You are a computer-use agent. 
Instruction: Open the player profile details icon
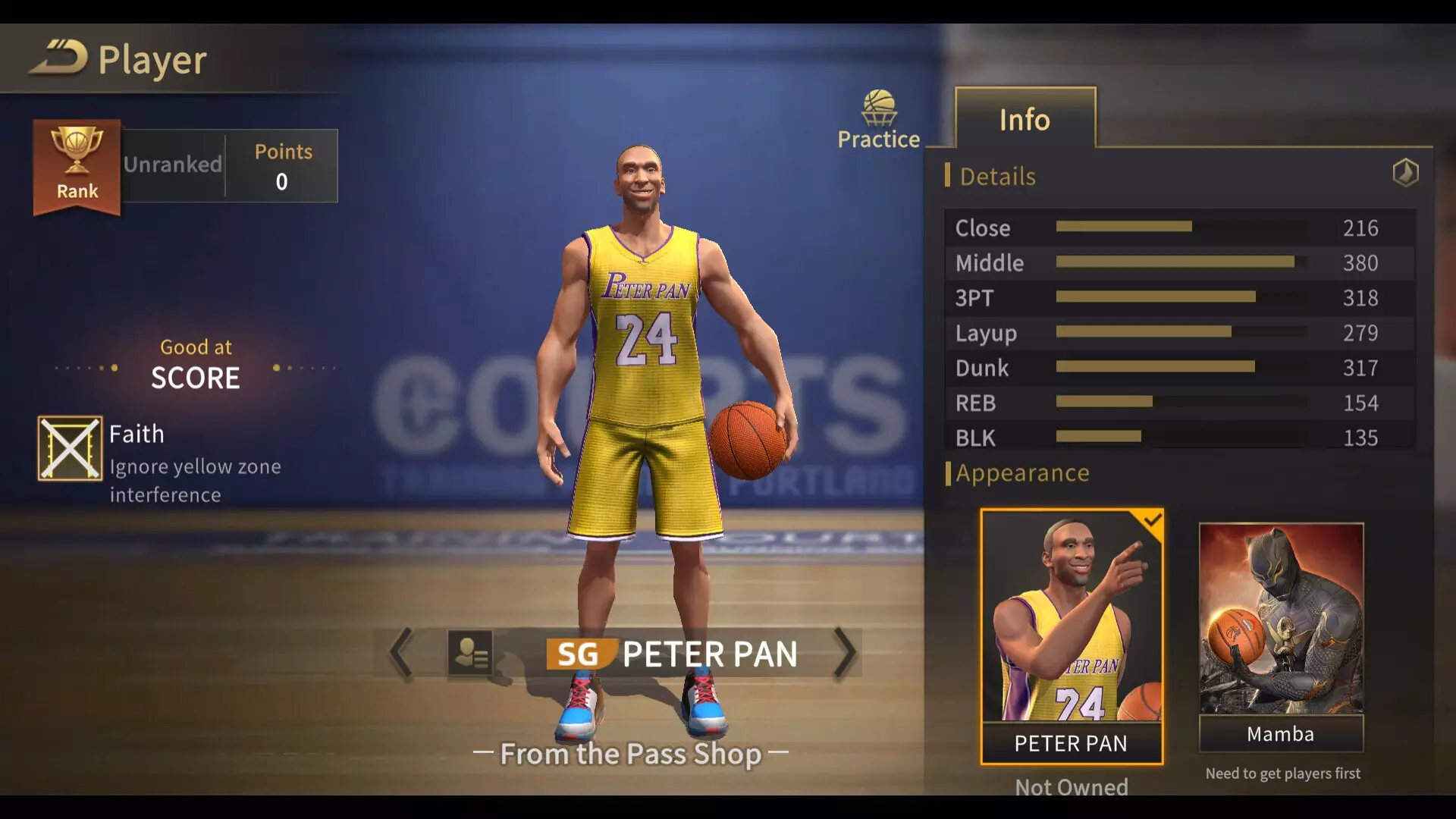(x=472, y=653)
